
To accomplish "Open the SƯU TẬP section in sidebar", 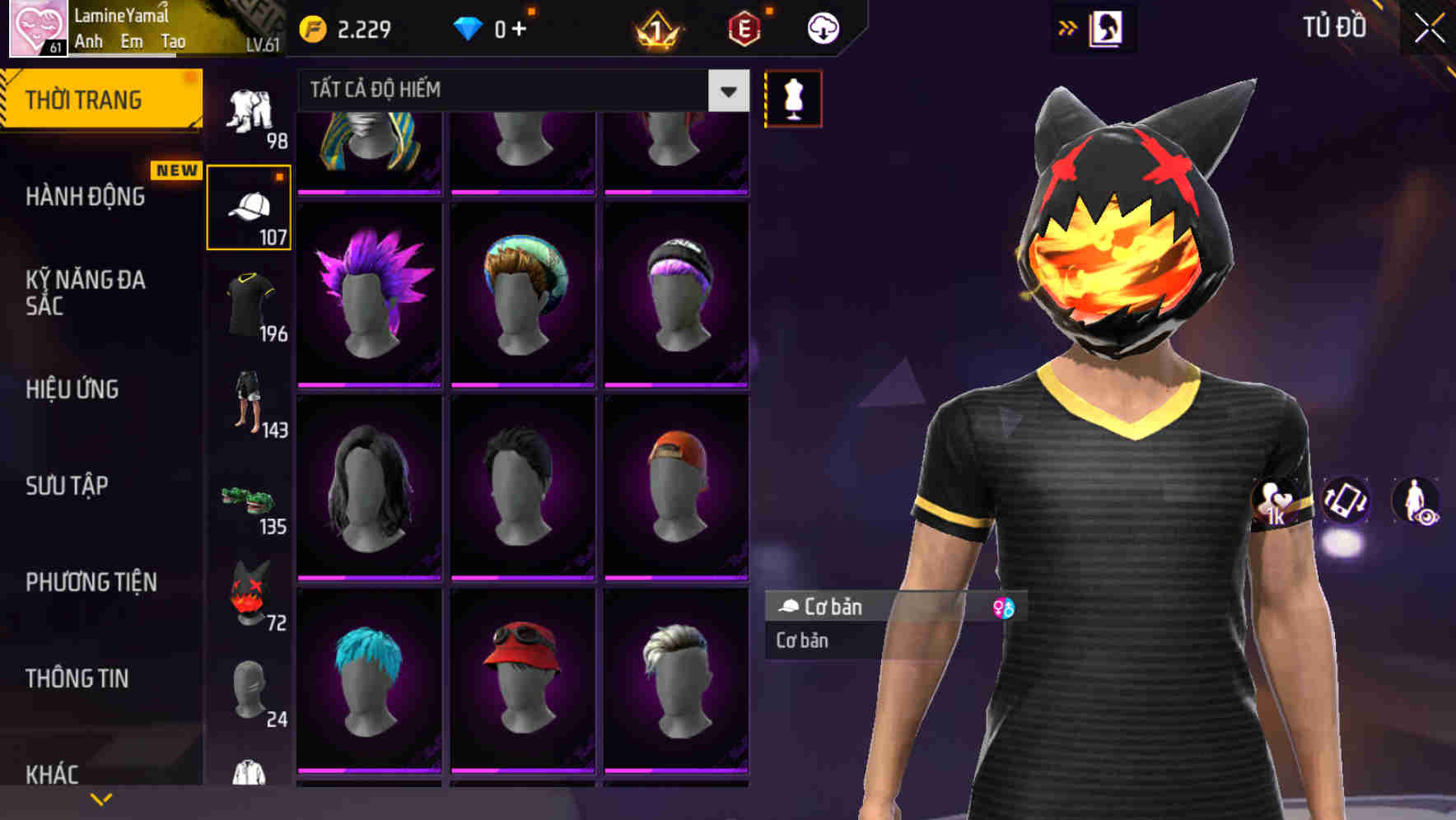I will point(68,487).
